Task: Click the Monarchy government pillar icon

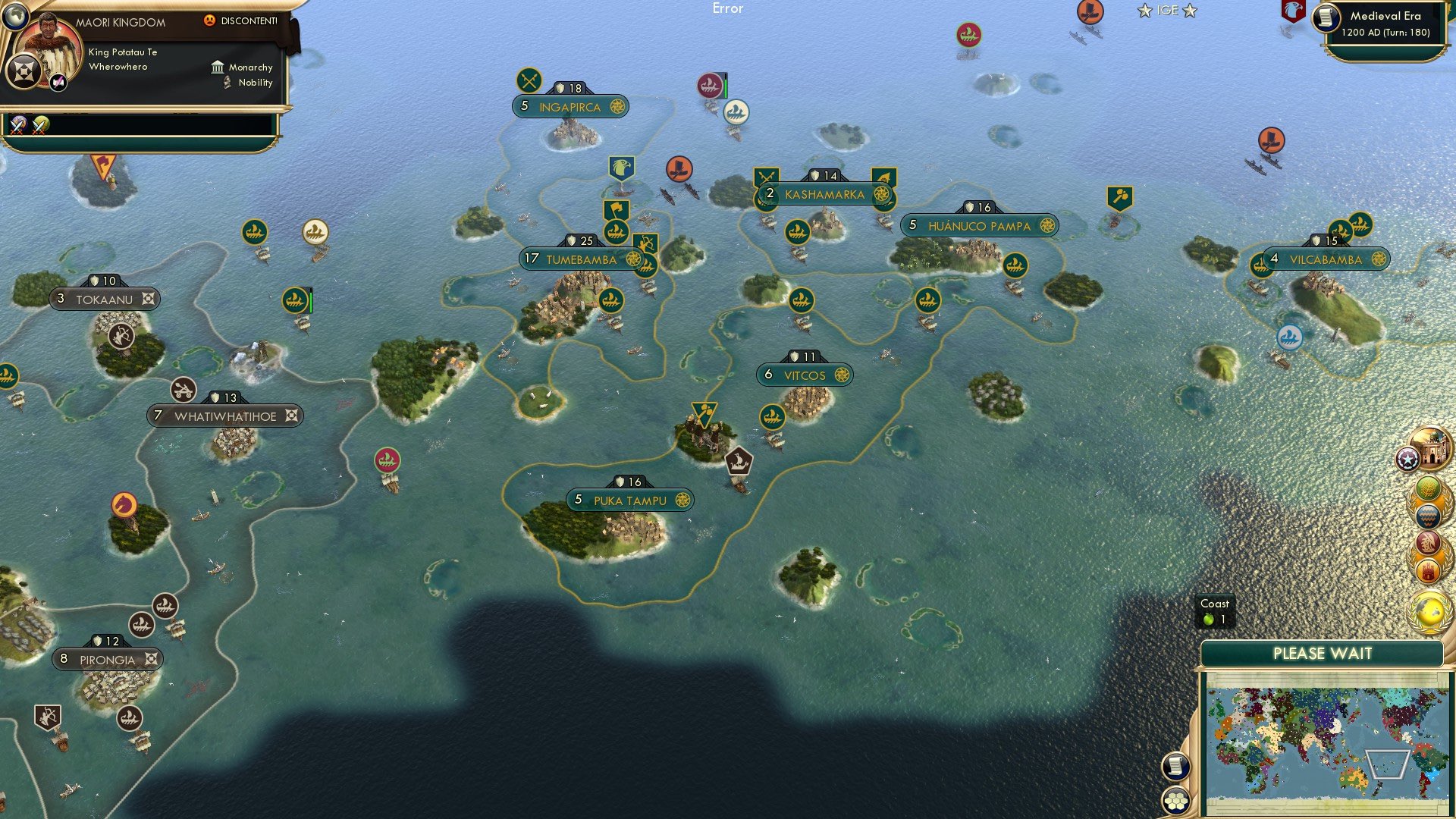Action: tap(218, 67)
